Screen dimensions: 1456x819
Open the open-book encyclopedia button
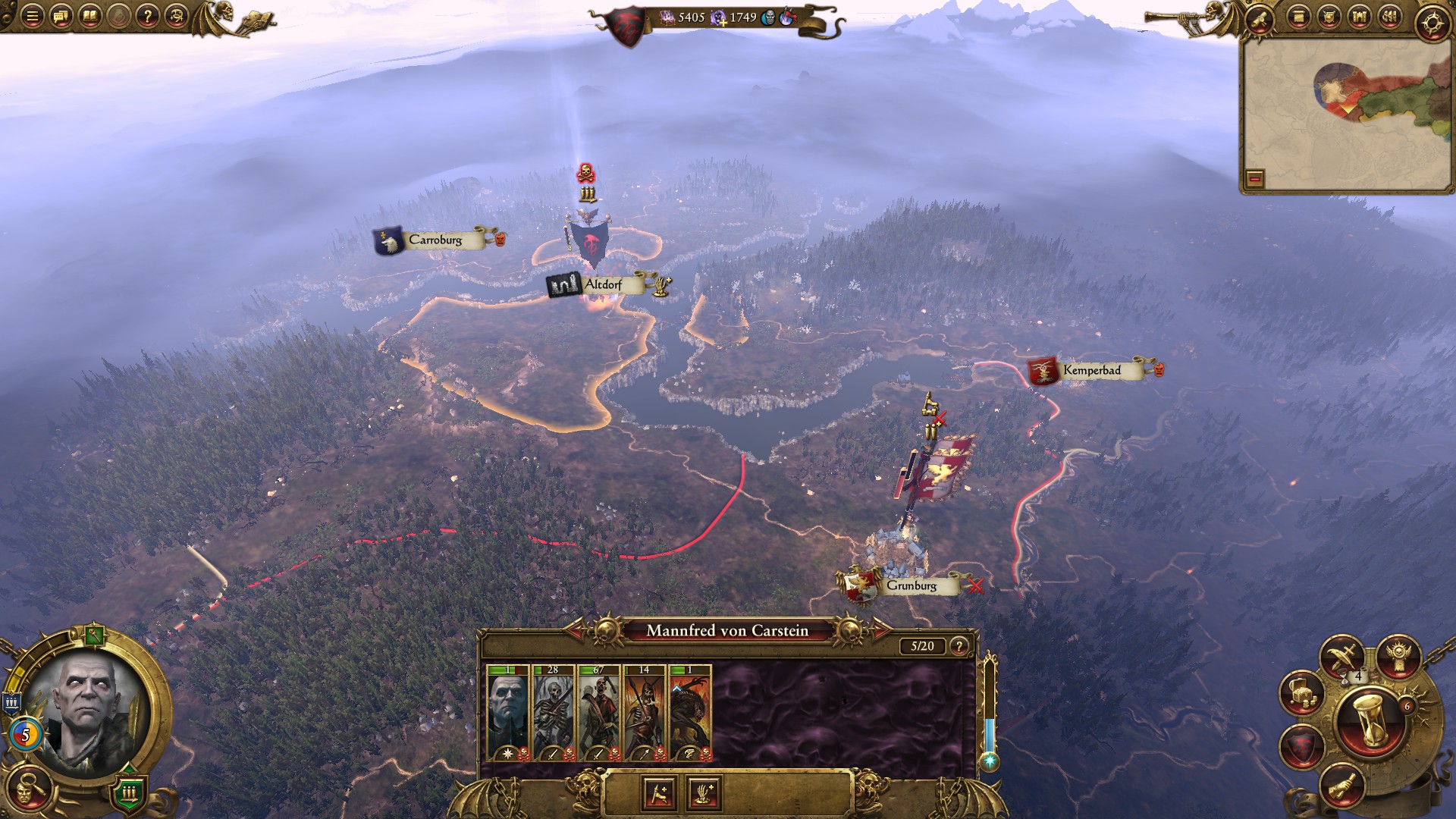click(89, 16)
